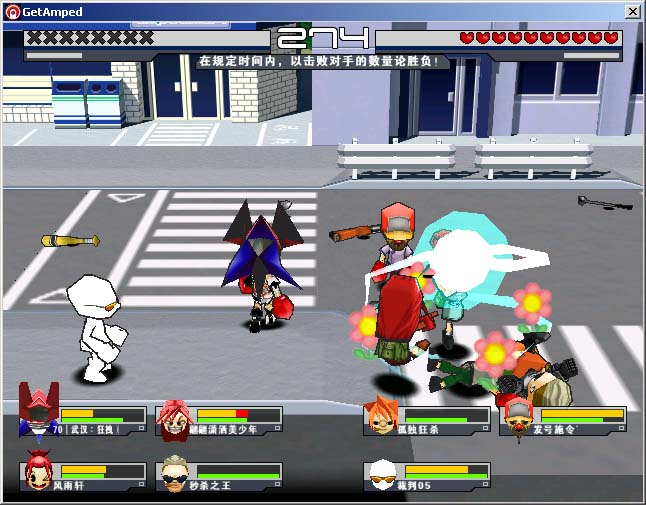Select the 风南轩 player portrait
The height and width of the screenshot is (505, 646).
39,472
